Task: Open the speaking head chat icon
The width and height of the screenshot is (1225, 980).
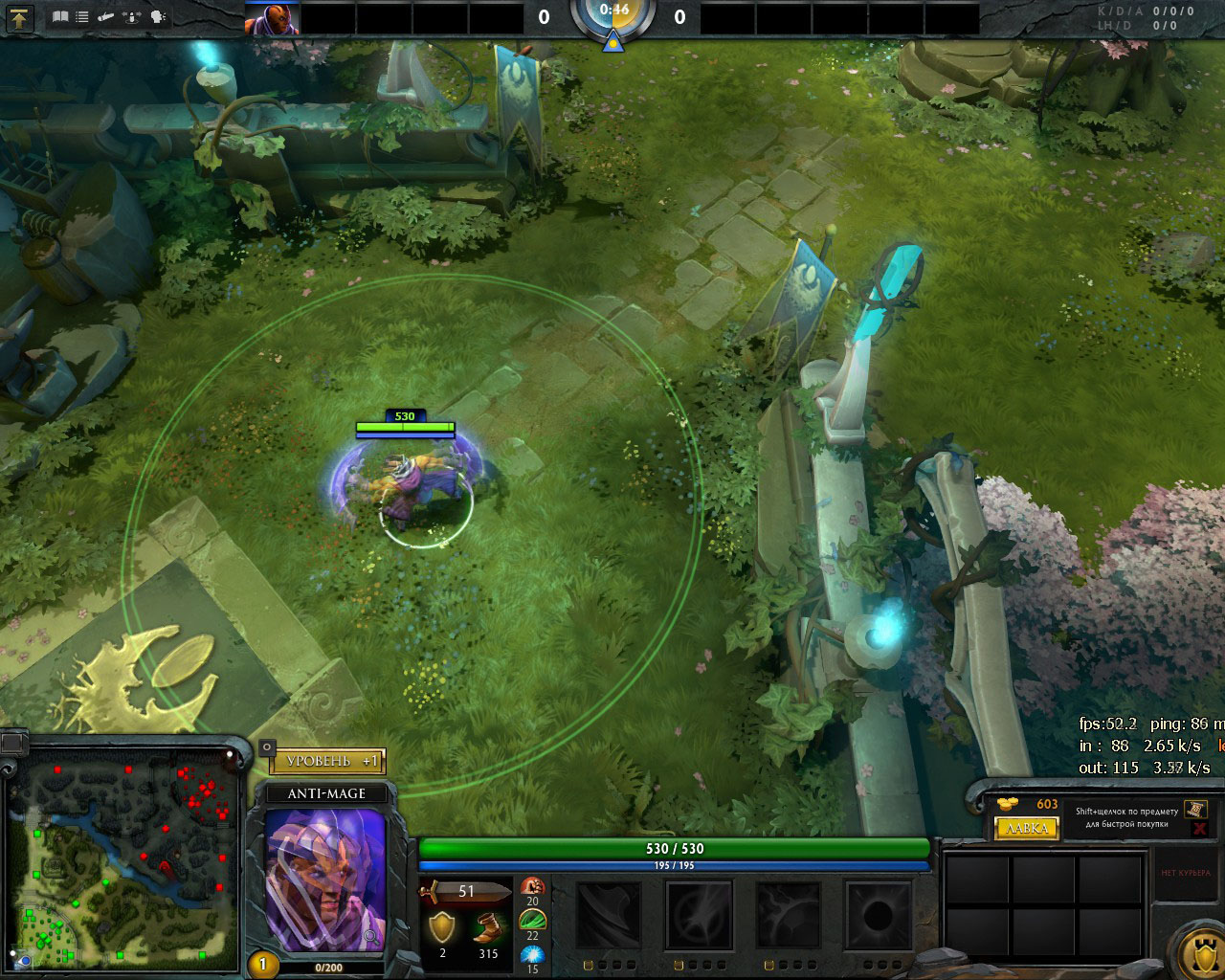Action: pyautogui.click(x=158, y=16)
